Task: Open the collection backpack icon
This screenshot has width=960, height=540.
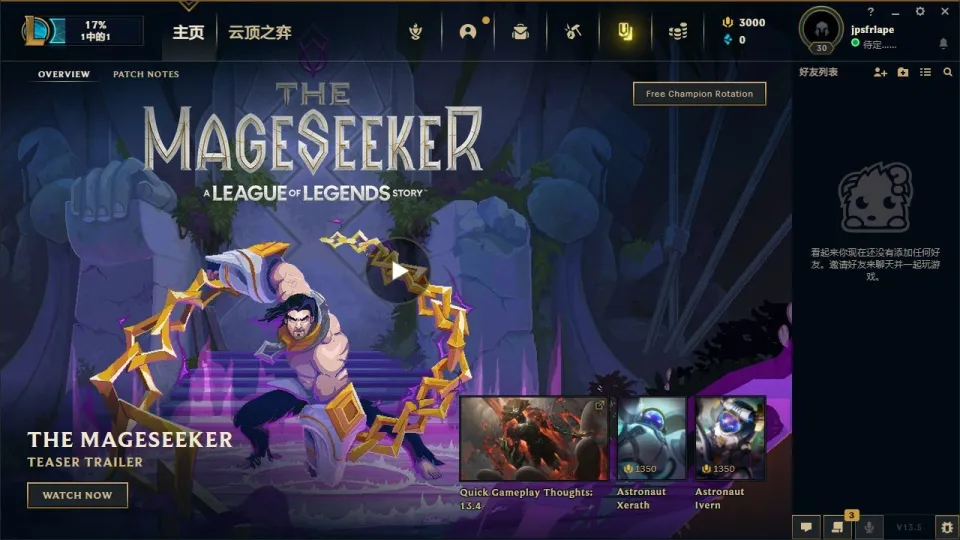Action: click(520, 31)
